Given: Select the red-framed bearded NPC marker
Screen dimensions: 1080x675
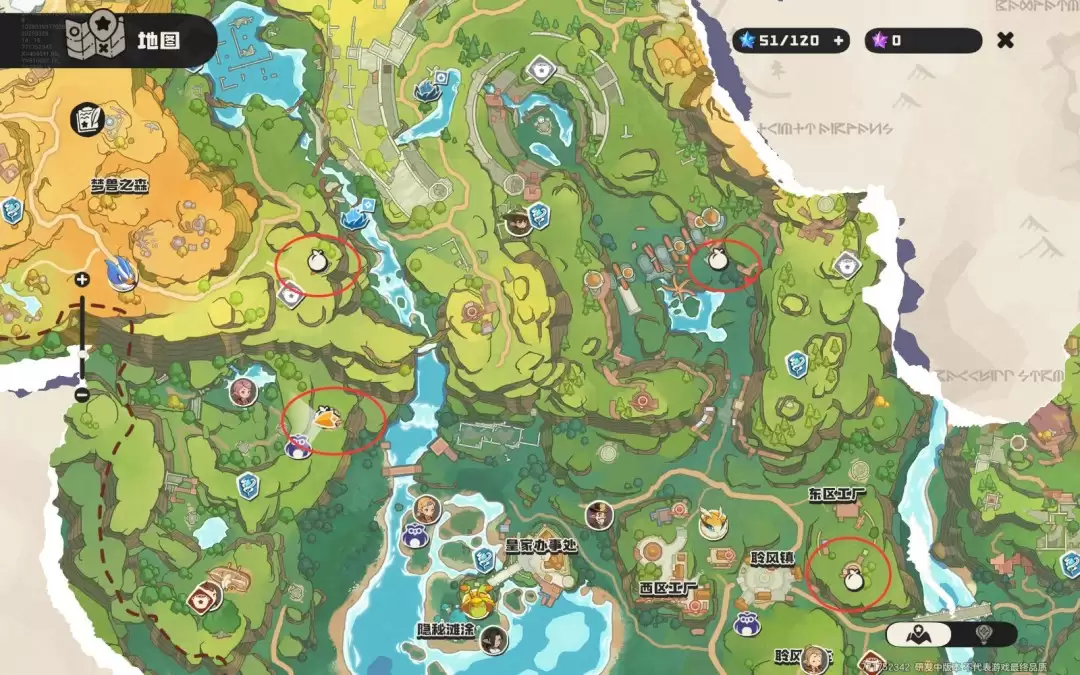Looking at the screenshot, I should [x=205, y=597].
